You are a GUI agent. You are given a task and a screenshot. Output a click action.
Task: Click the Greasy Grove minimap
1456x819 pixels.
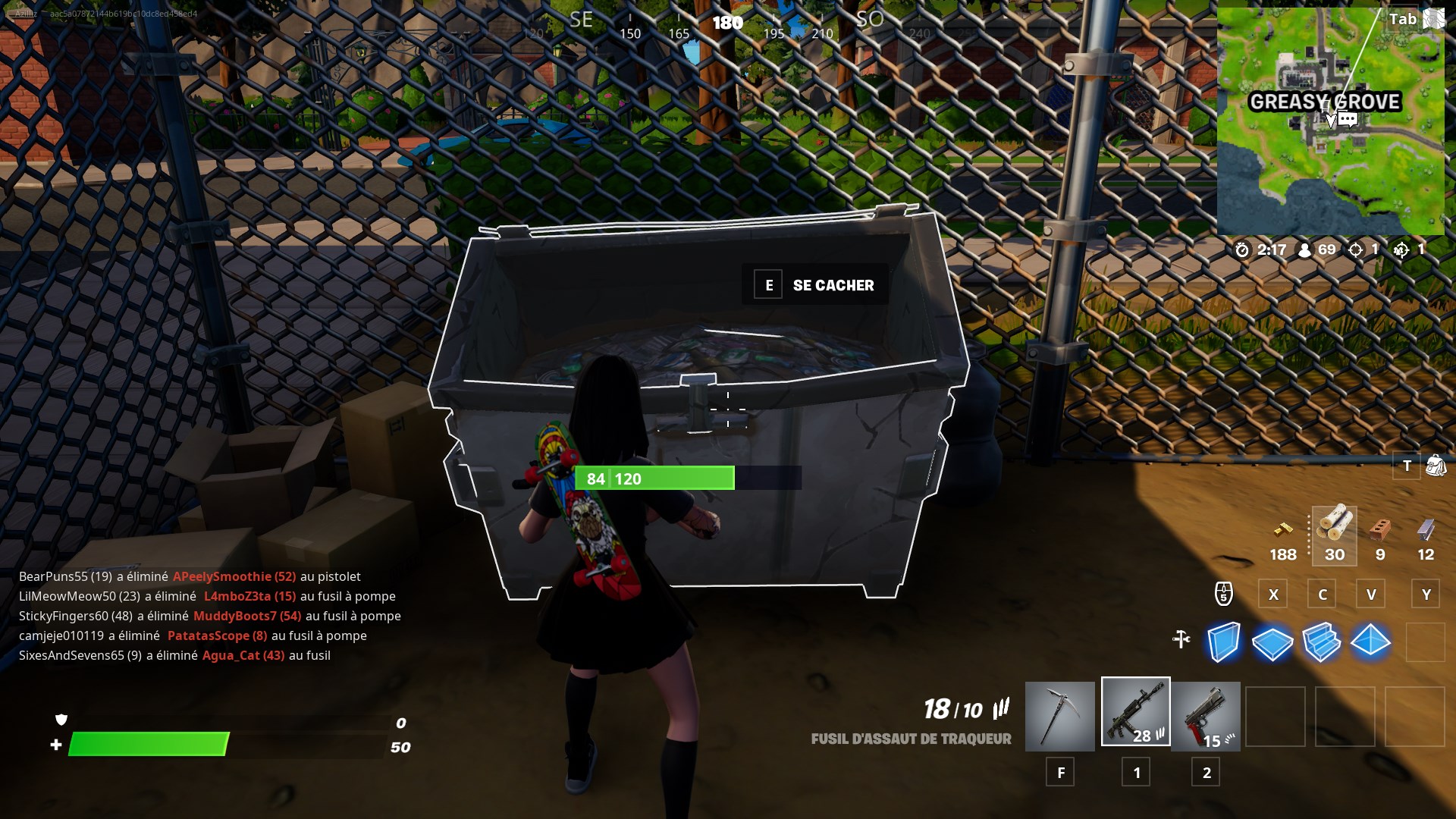pos(1331,121)
